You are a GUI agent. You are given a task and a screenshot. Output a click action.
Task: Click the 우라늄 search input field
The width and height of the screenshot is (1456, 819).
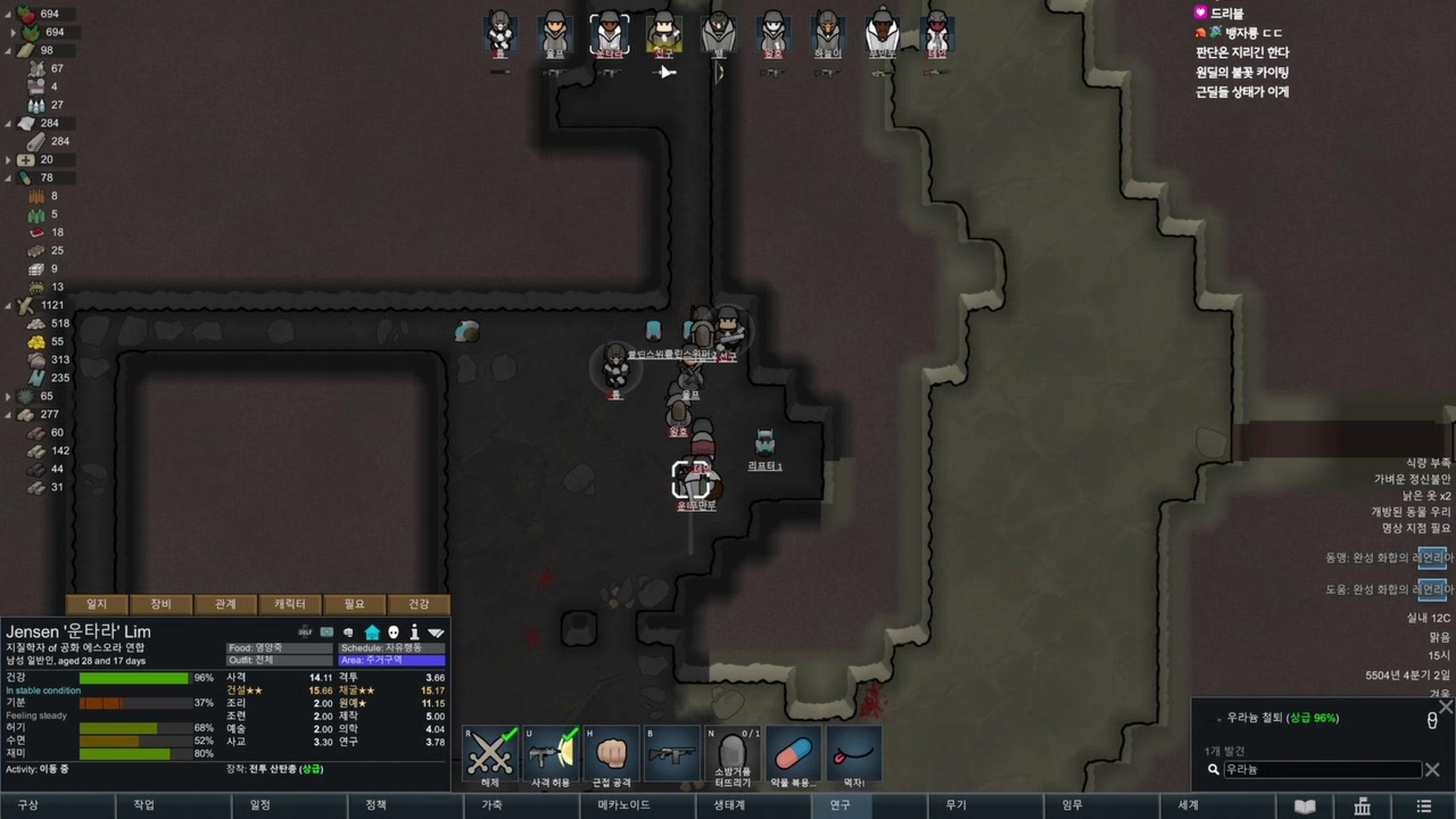[x=1321, y=770]
